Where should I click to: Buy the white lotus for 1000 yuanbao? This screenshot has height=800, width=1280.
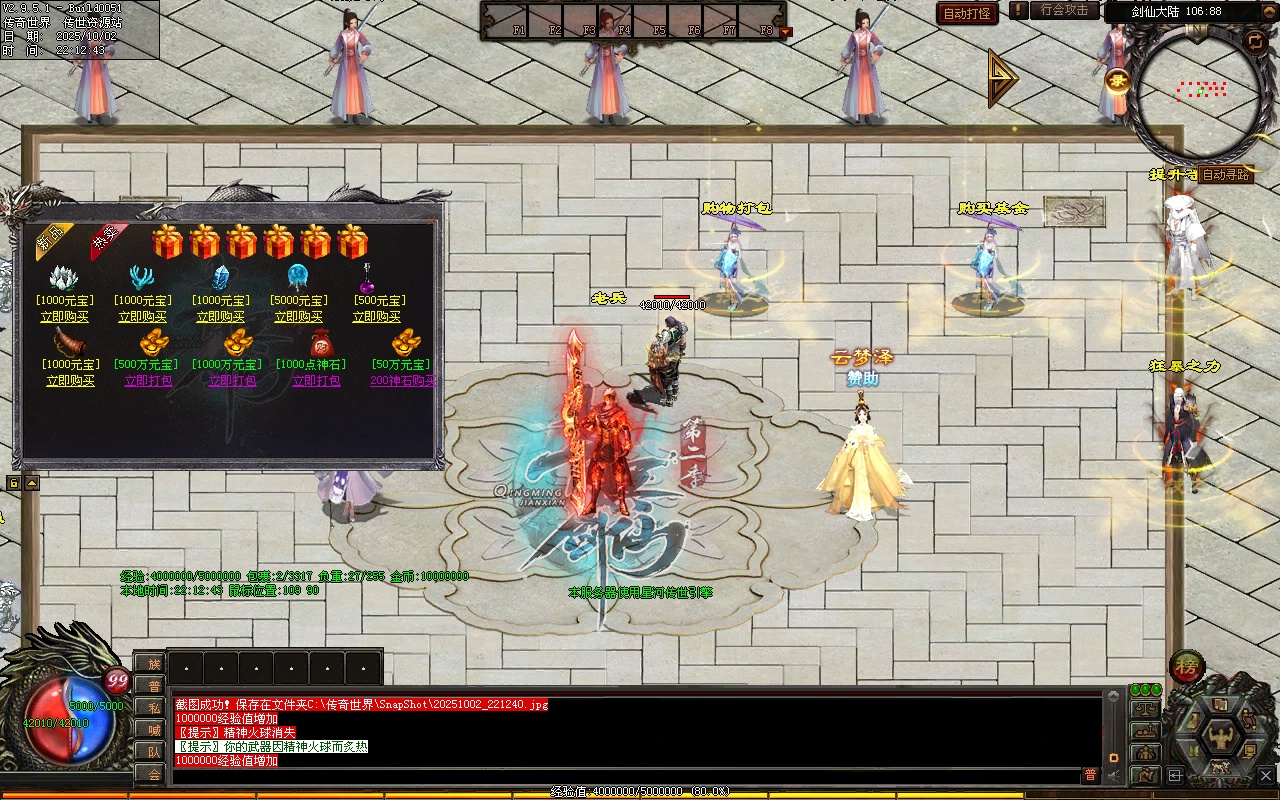pyautogui.click(x=64, y=317)
